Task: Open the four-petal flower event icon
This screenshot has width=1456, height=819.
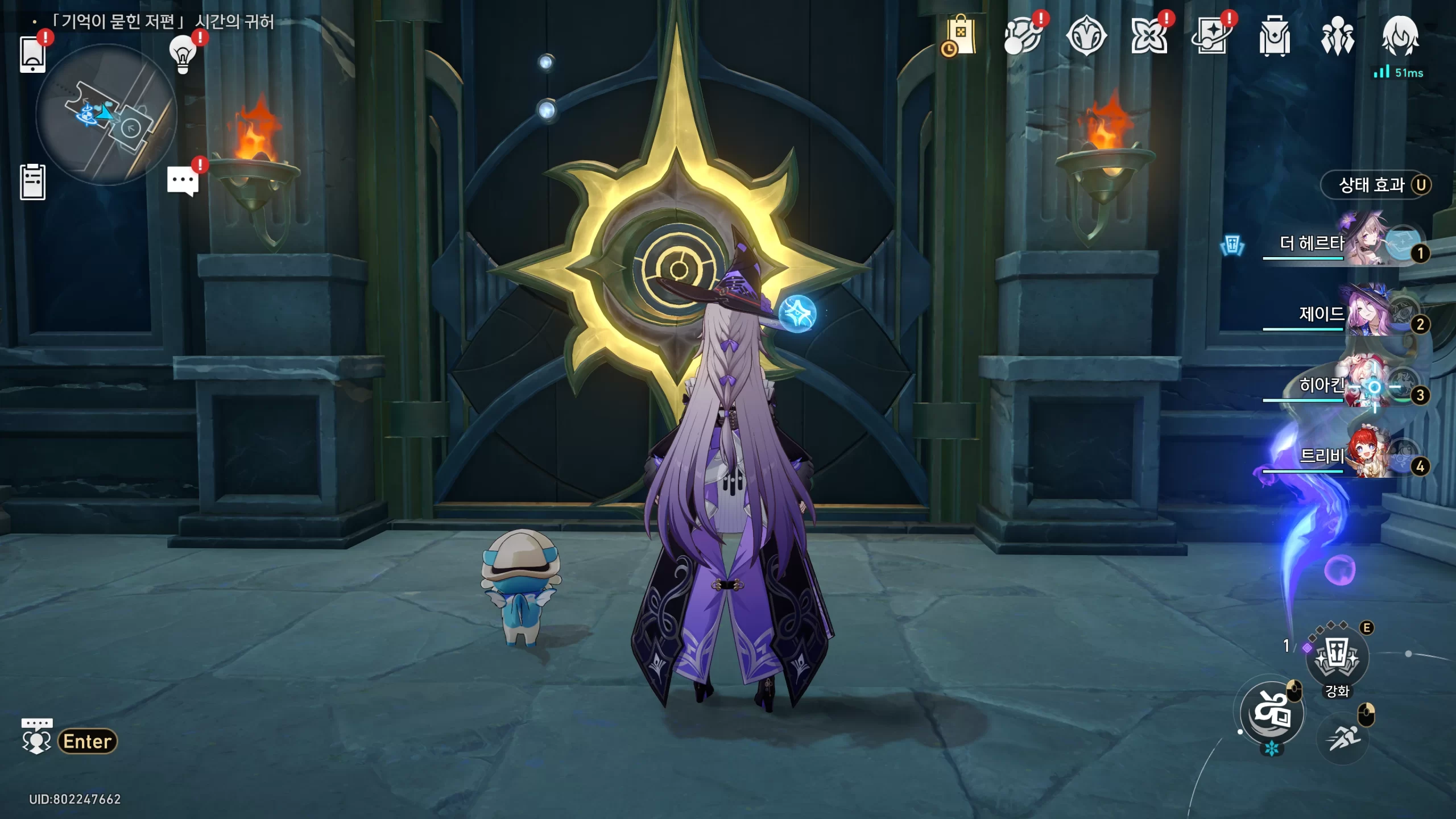Action: point(1149,36)
